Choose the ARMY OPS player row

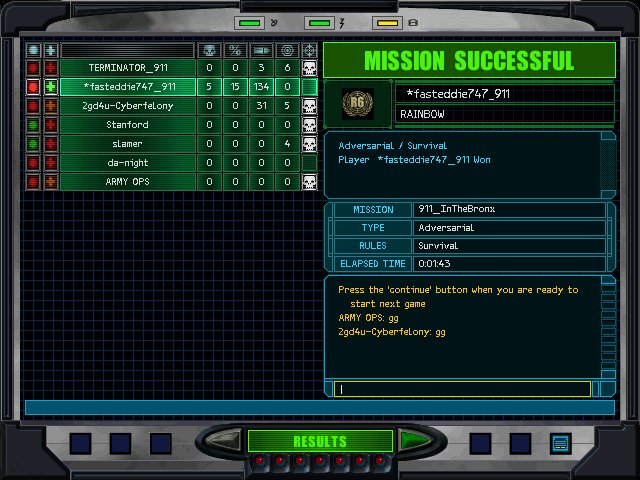click(127, 182)
